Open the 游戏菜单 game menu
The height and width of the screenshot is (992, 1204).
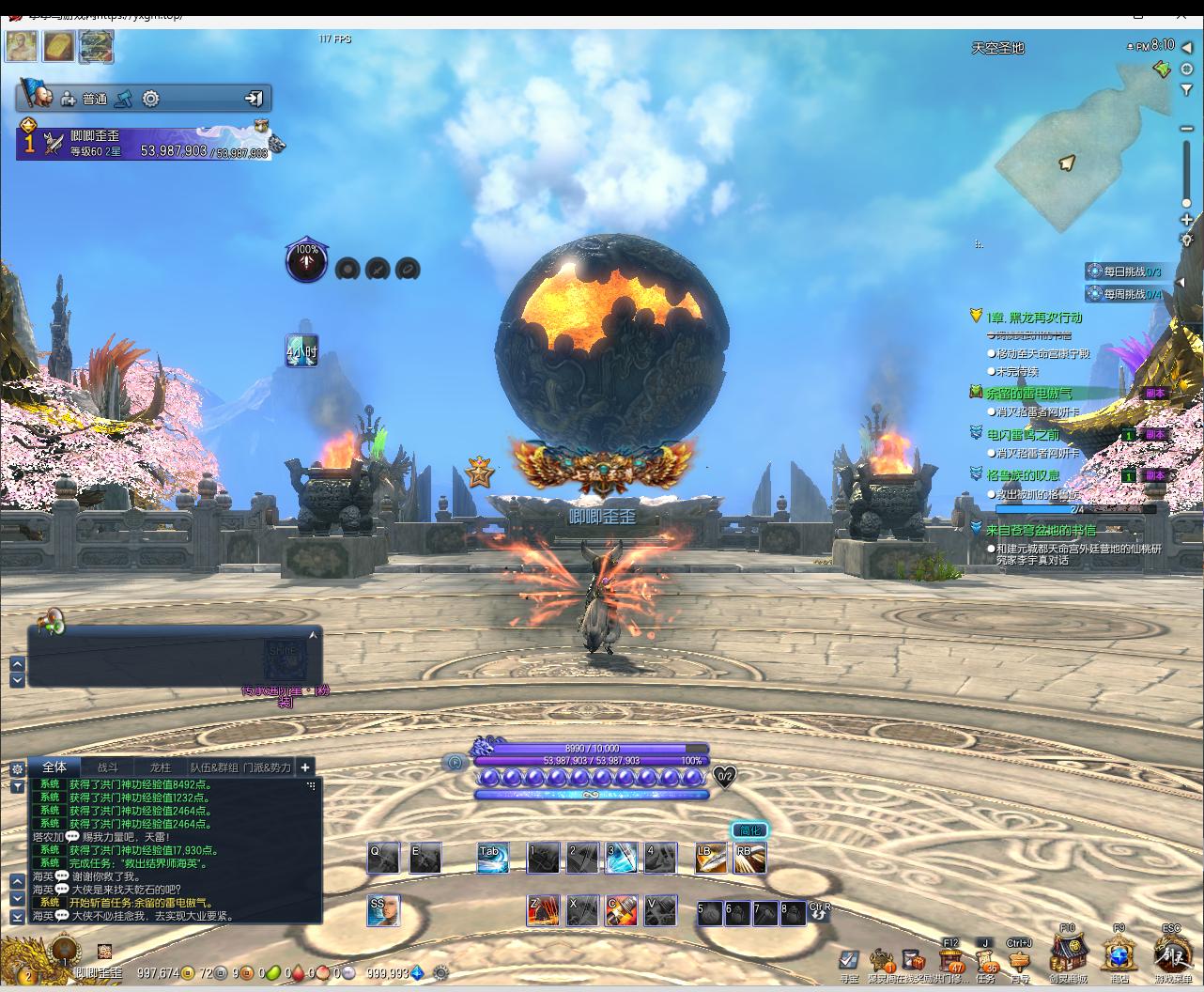pyautogui.click(x=1170, y=955)
